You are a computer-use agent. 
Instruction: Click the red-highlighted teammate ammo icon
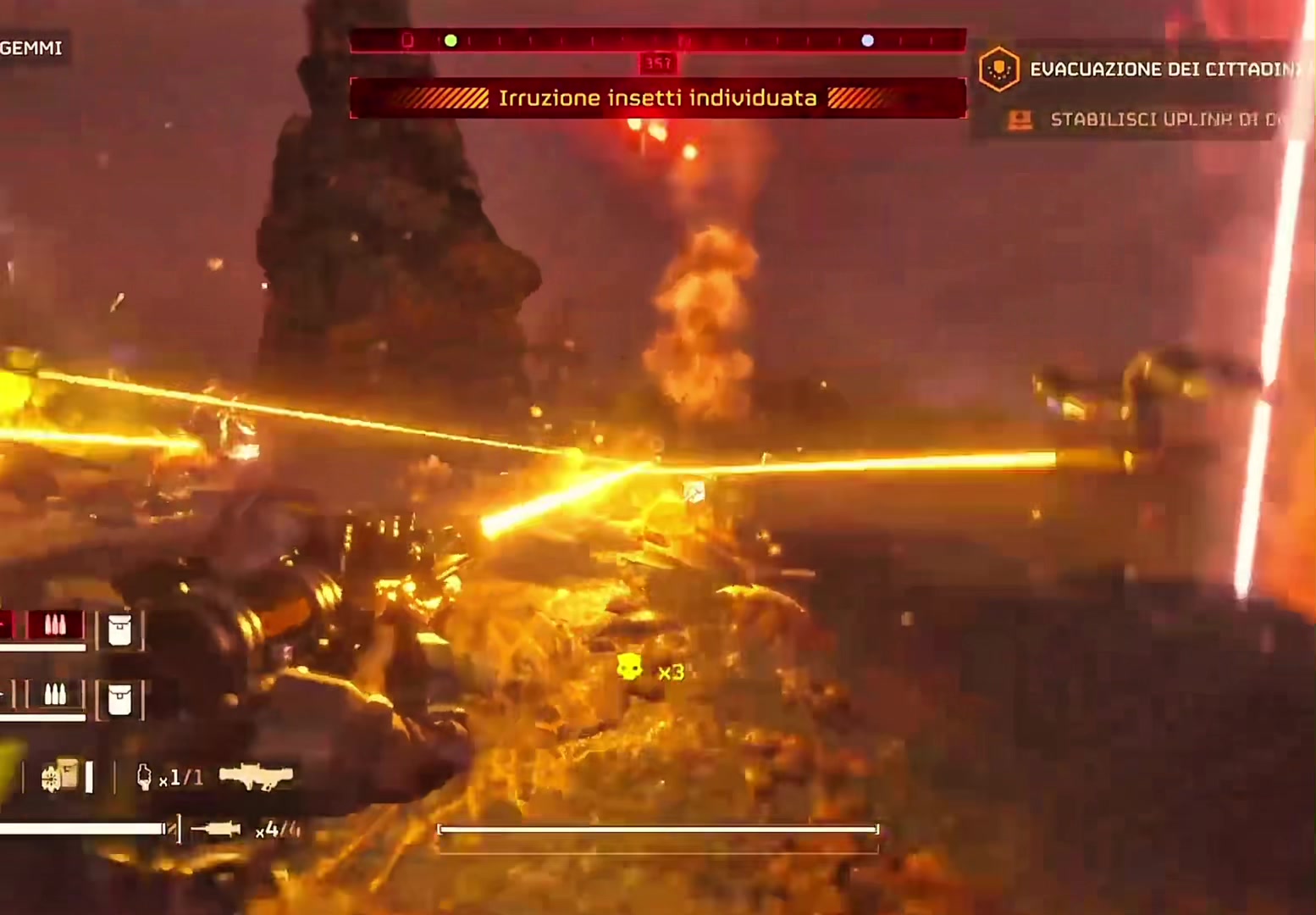click(x=55, y=626)
